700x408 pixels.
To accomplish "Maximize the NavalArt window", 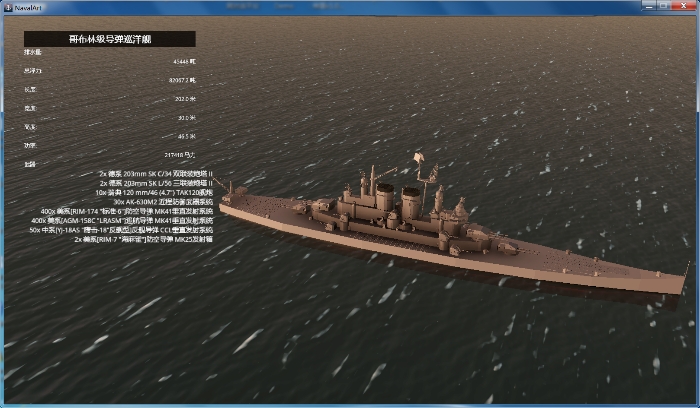I will [x=662, y=6].
